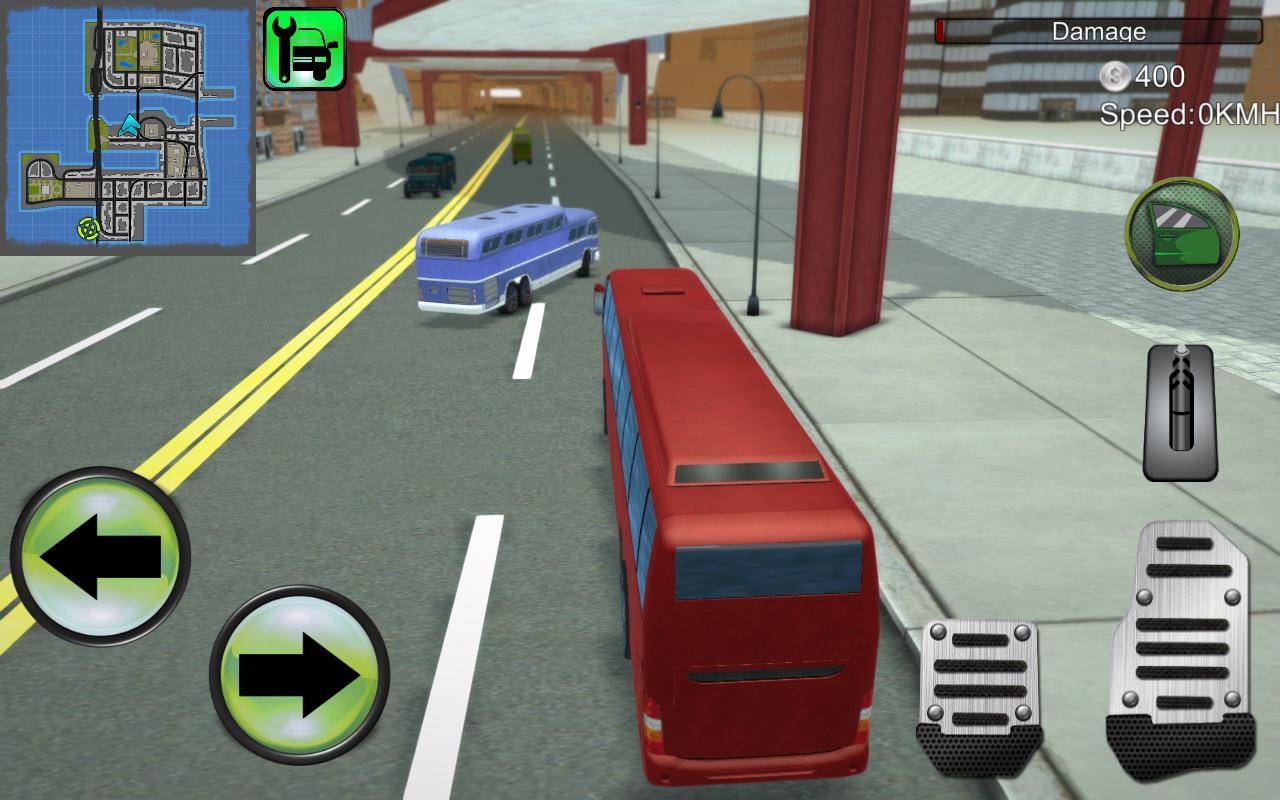This screenshot has height=800, width=1280.
Task: Tap the Damage progress bar
Action: coord(1000,31)
